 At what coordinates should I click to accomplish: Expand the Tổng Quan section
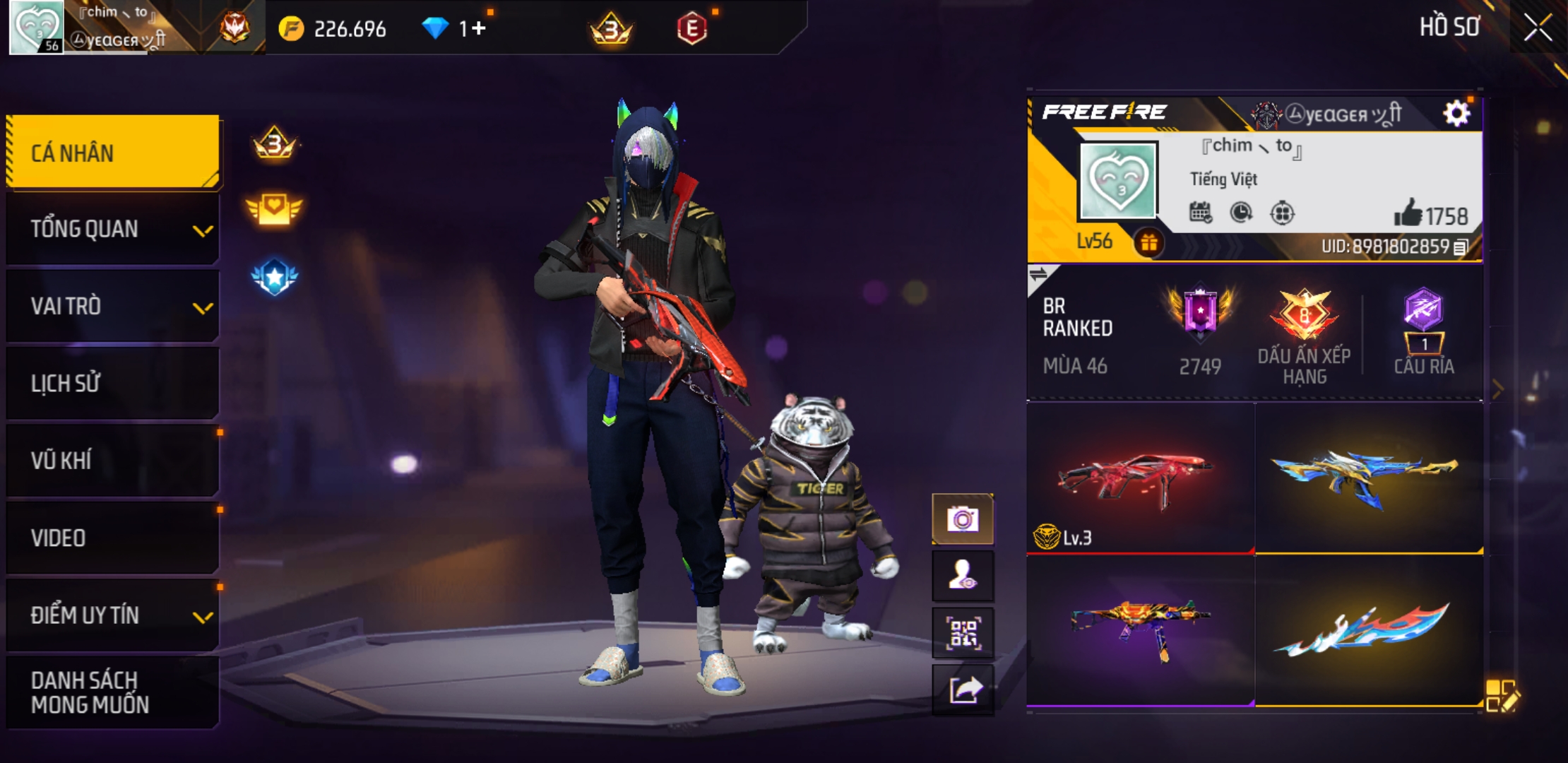113,230
